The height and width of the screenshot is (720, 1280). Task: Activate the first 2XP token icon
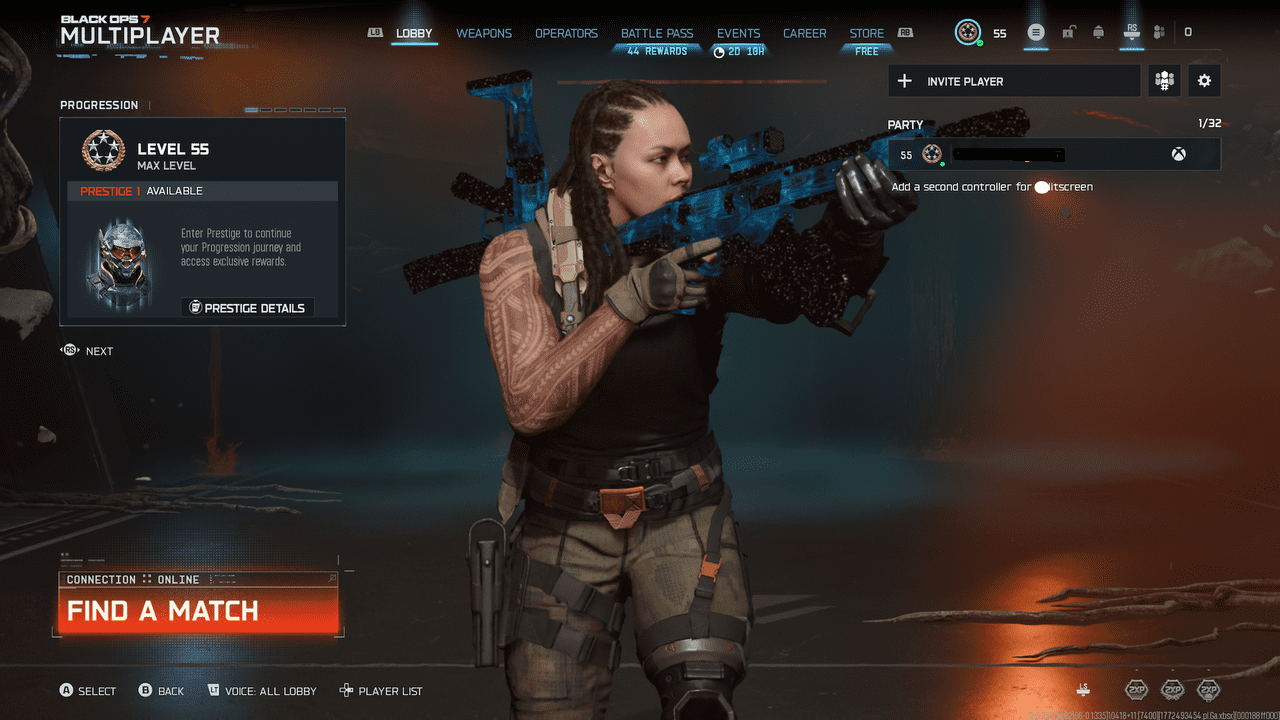(1136, 690)
